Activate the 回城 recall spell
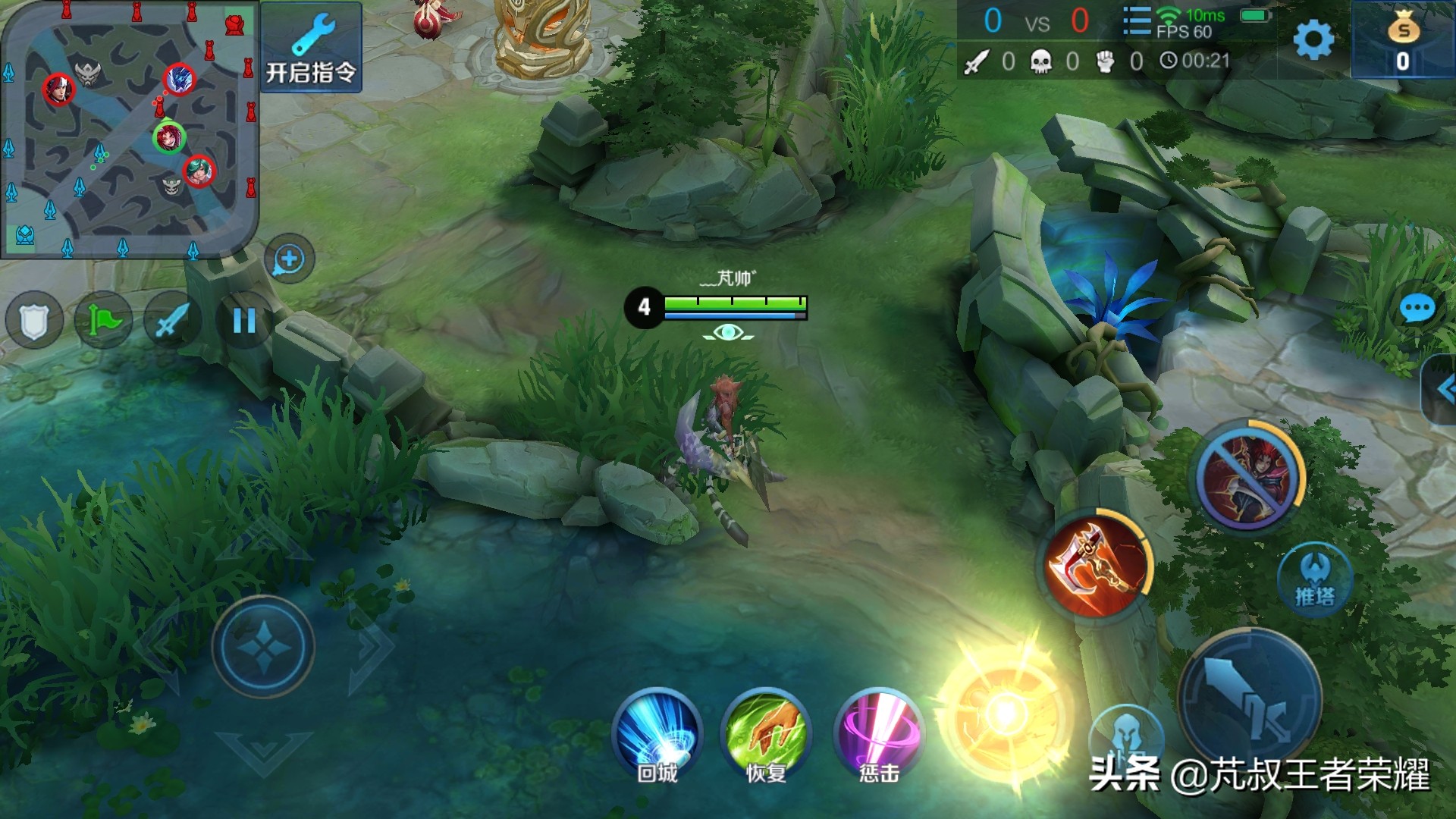The image size is (1456, 819). (657, 733)
